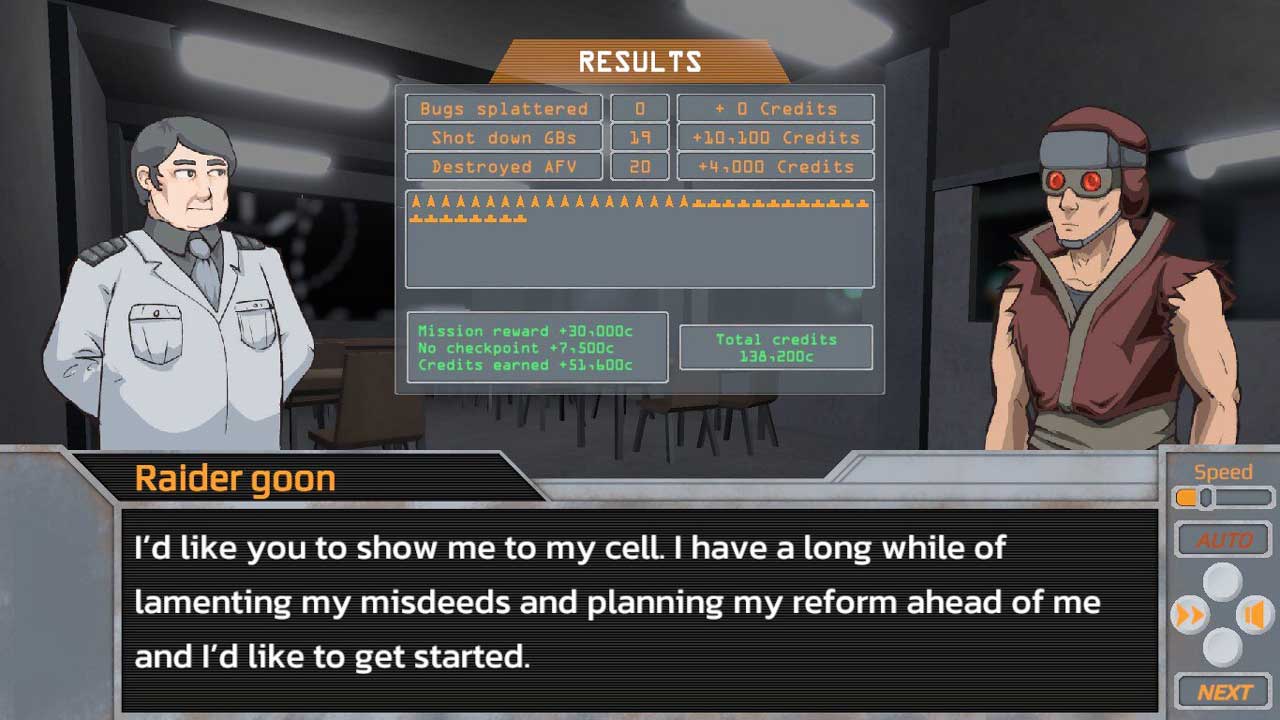This screenshot has width=1280, height=720.
Task: Toggle AUTO dialogue mode
Action: coord(1223,540)
